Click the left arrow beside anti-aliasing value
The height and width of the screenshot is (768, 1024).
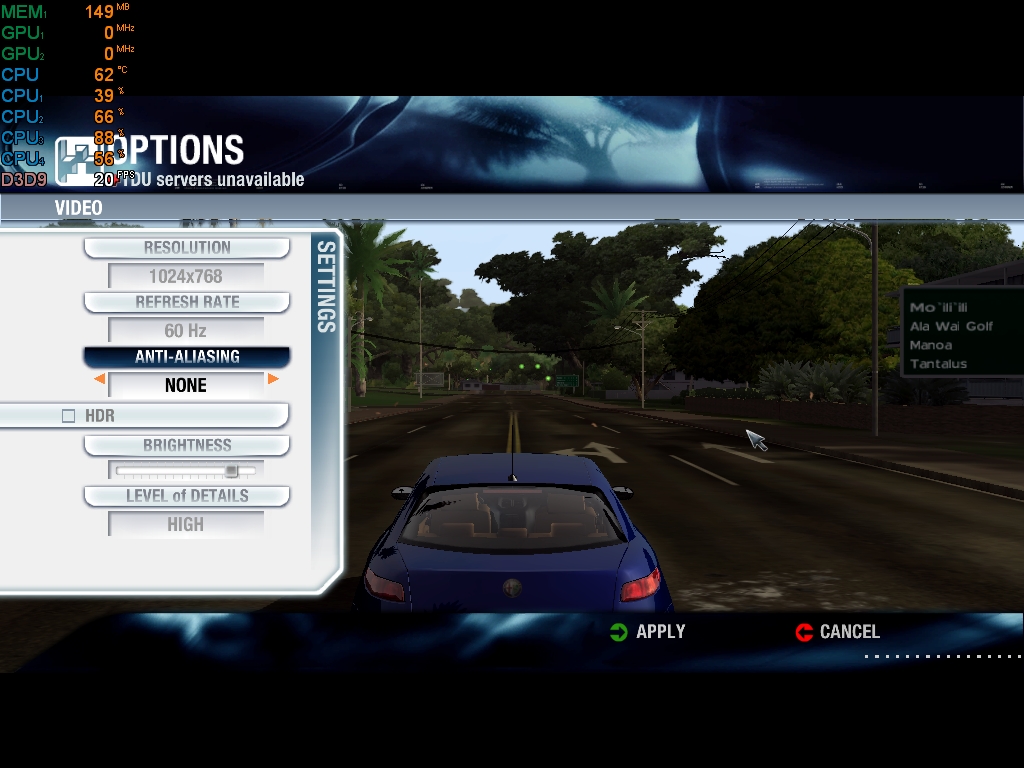pos(99,380)
